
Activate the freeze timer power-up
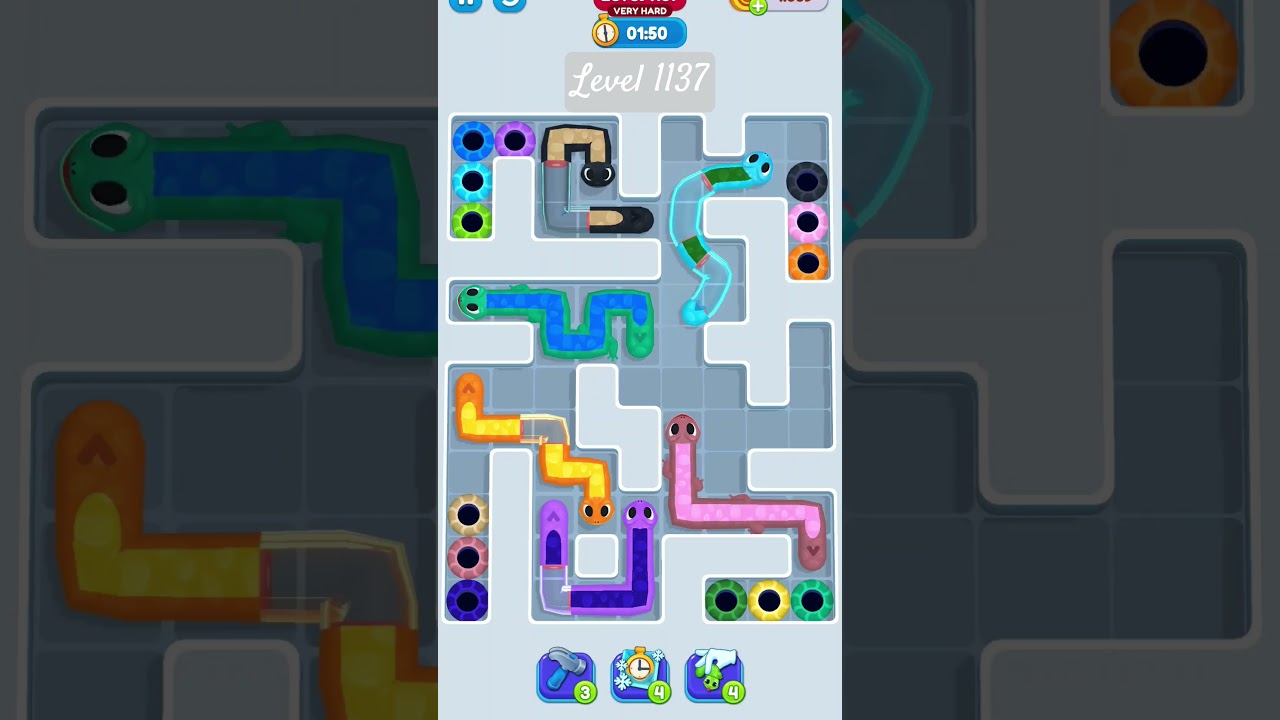(x=640, y=675)
